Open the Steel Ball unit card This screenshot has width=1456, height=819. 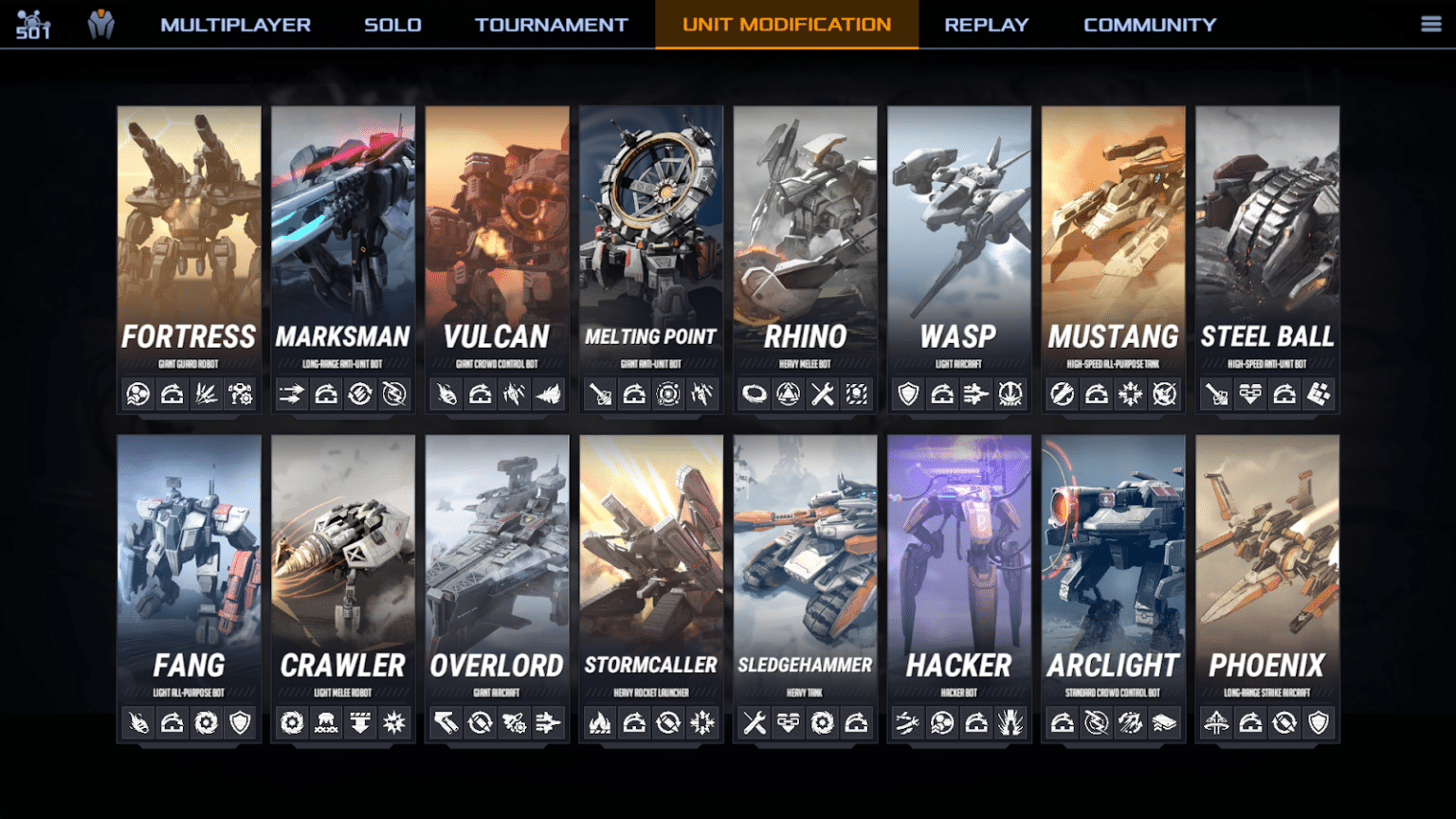click(1267, 237)
